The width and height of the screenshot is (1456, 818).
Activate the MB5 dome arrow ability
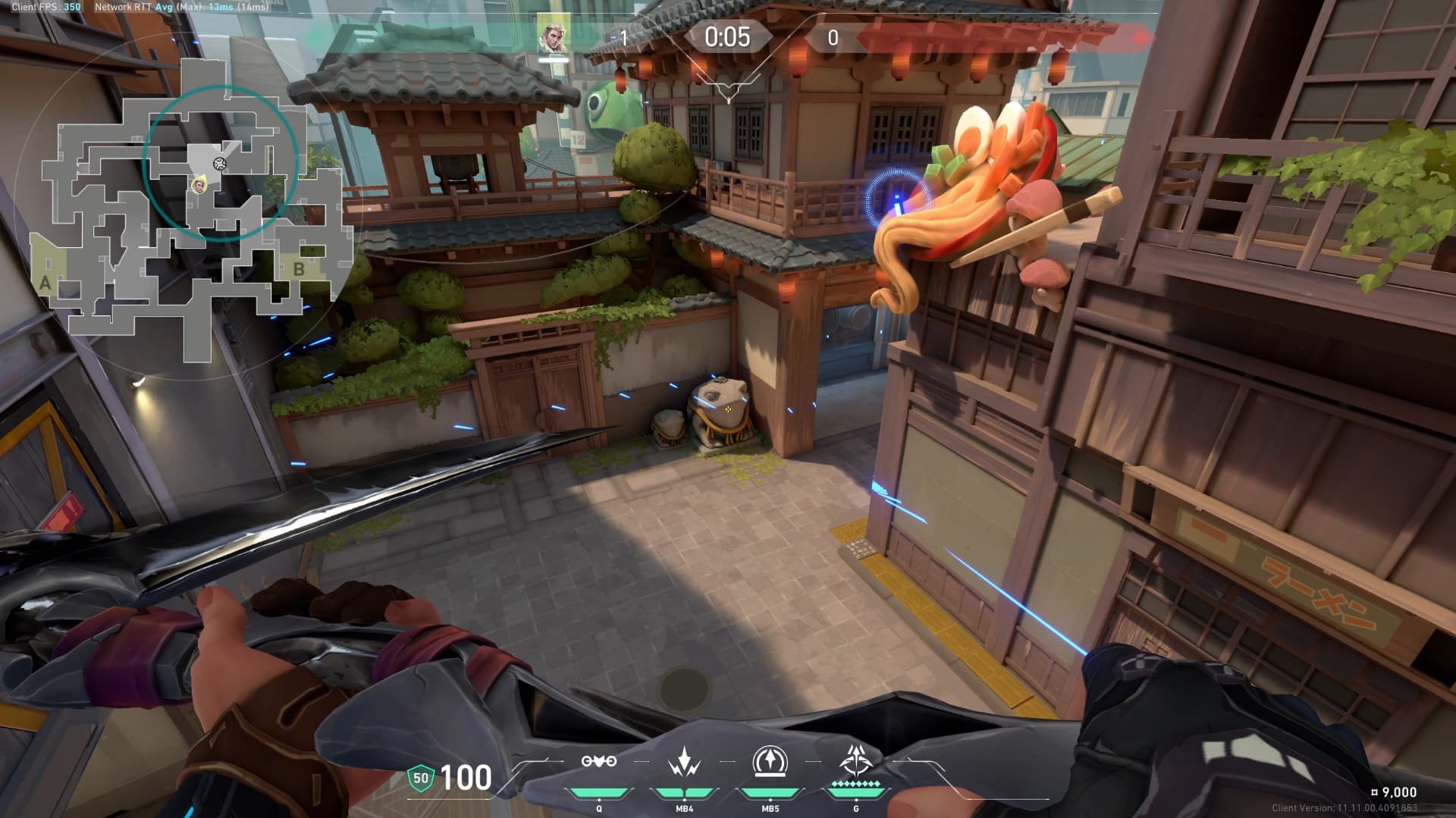770,761
